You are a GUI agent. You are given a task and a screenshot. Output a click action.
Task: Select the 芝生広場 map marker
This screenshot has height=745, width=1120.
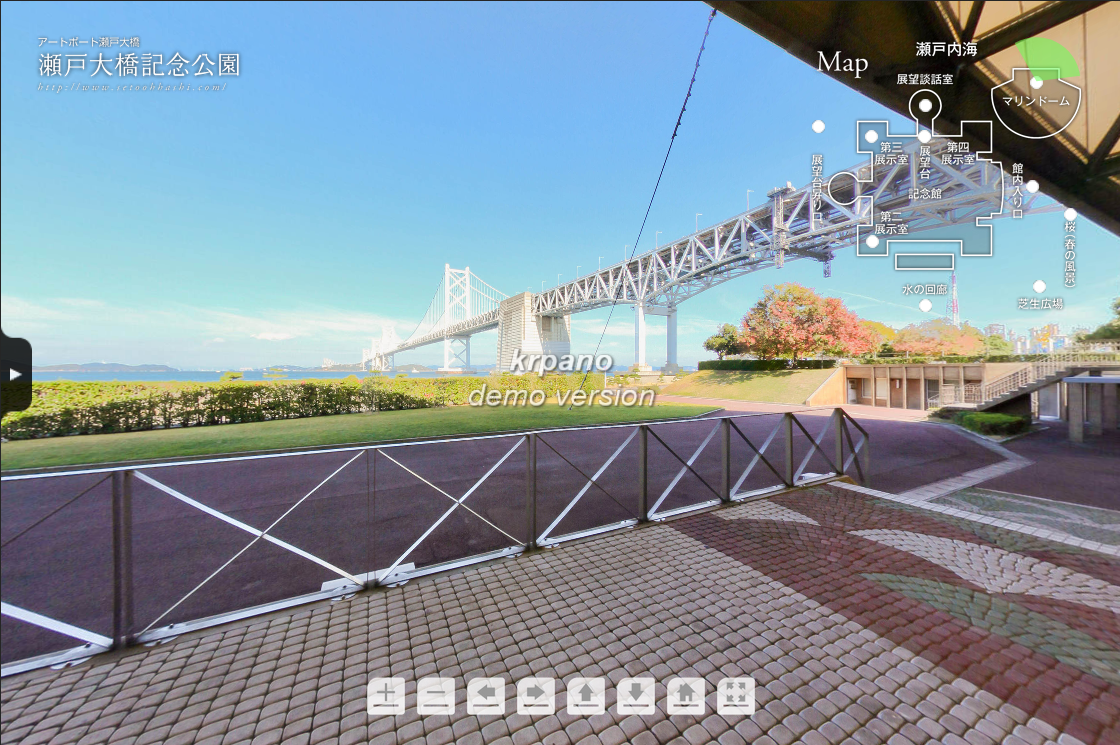[1039, 286]
